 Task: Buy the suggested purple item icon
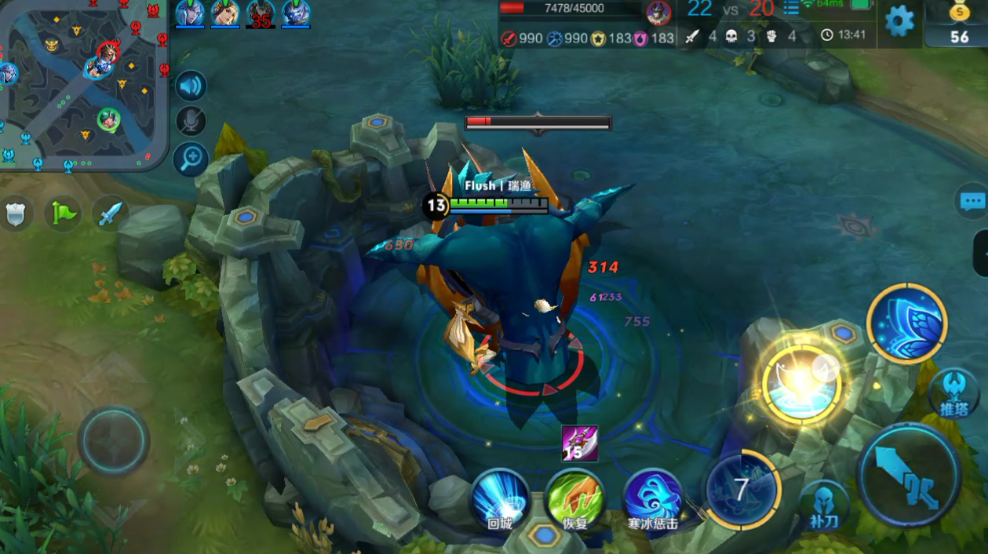[x=580, y=443]
